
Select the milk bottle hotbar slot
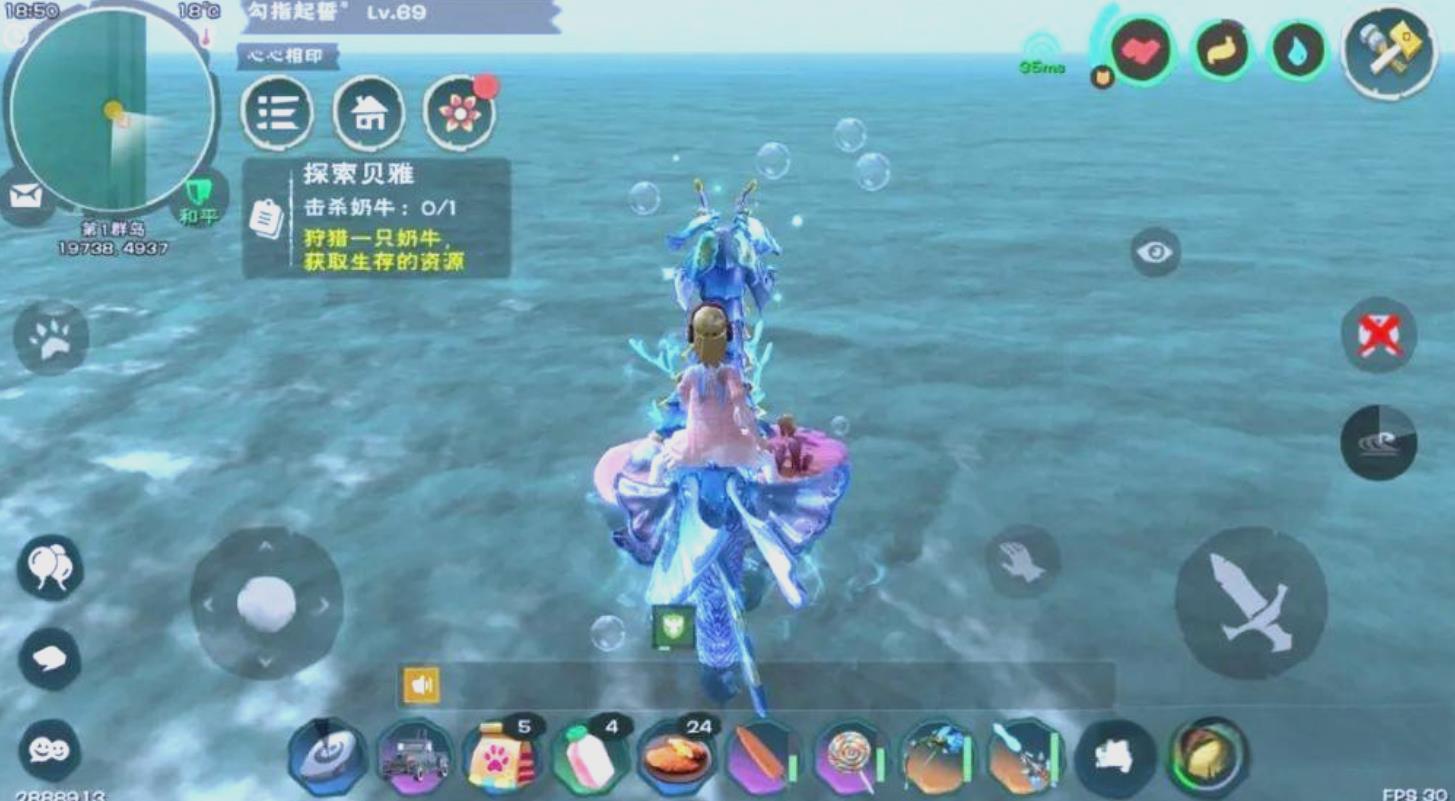(x=588, y=755)
